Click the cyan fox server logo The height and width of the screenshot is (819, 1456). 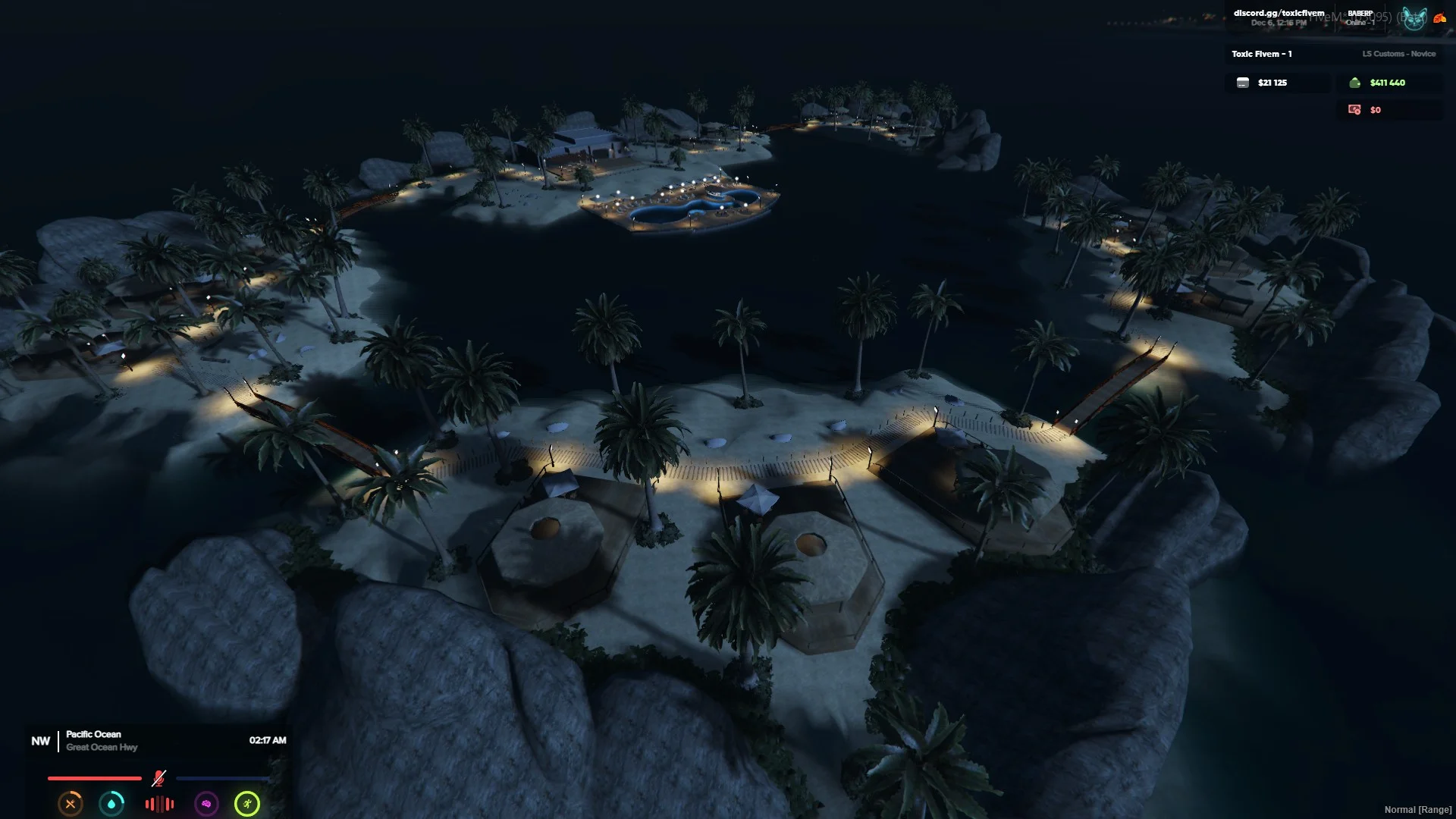coord(1414,18)
